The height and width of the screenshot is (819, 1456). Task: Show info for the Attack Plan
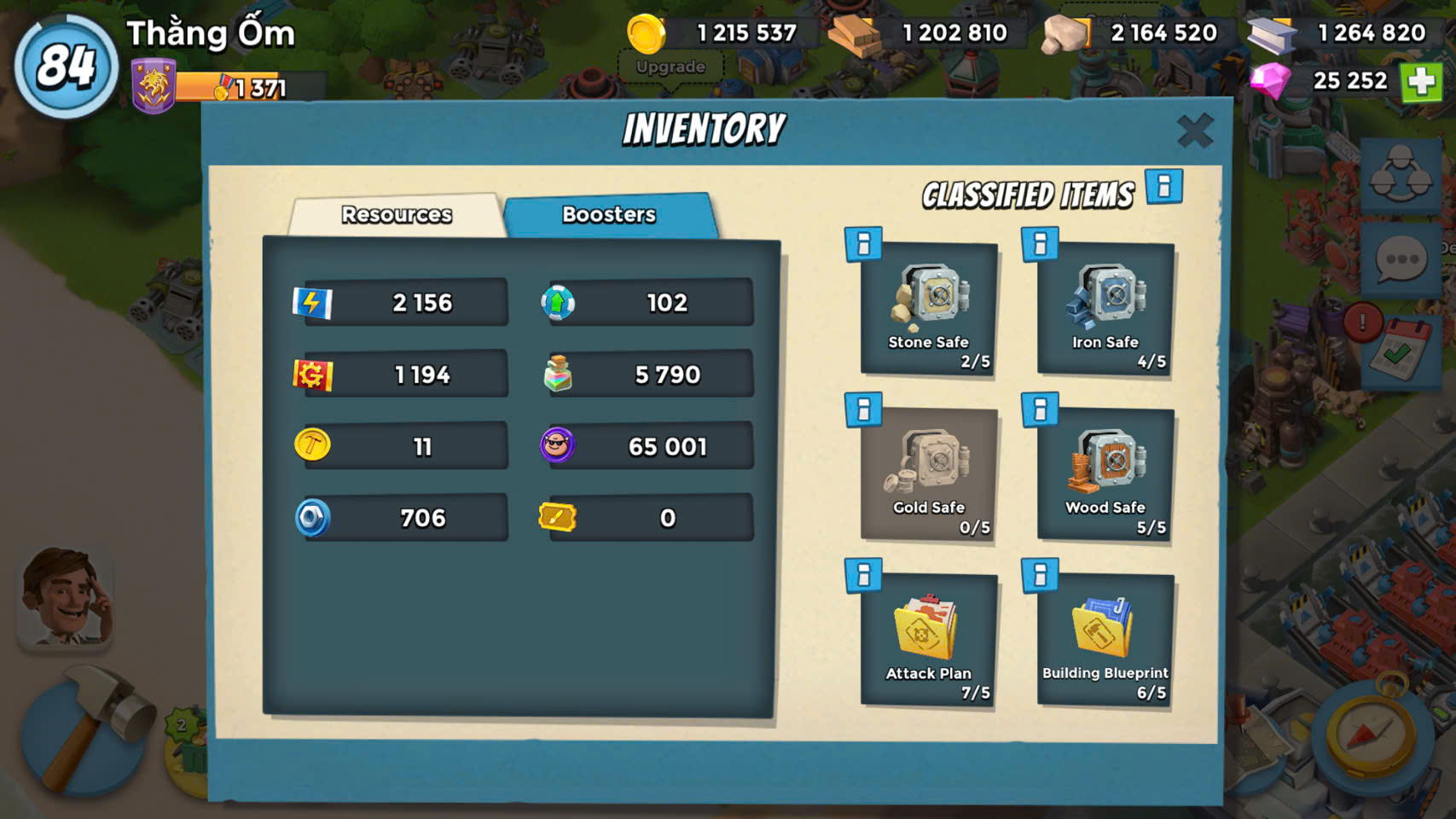tap(863, 576)
